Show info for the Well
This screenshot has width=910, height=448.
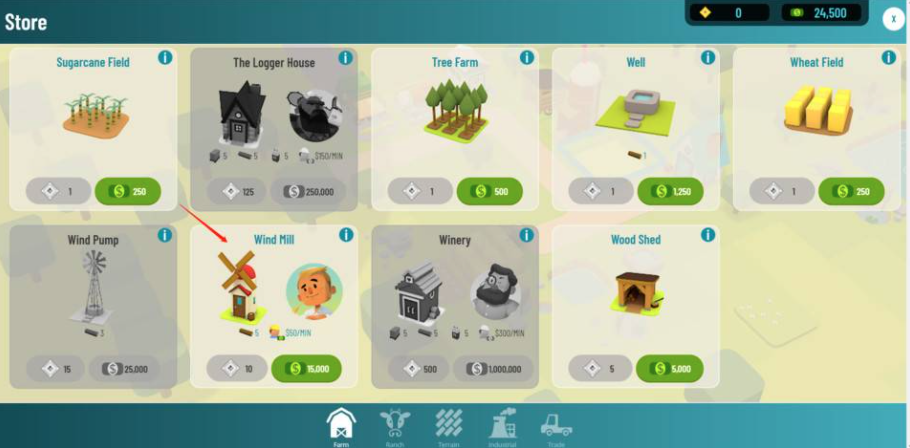pos(708,58)
